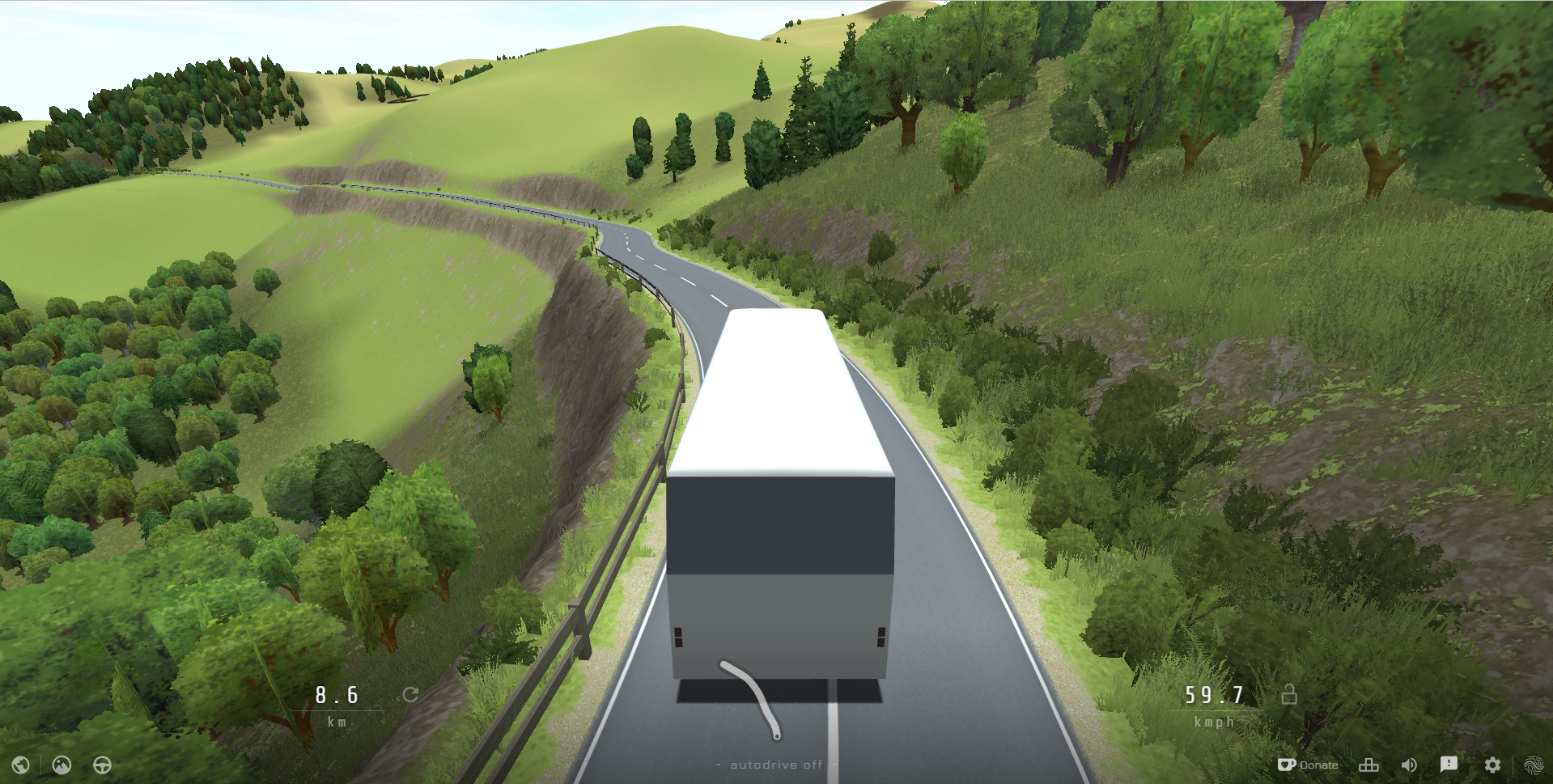Image resolution: width=1553 pixels, height=784 pixels.
Task: Open the vehicle selector blocks icon
Action: [x=1368, y=764]
